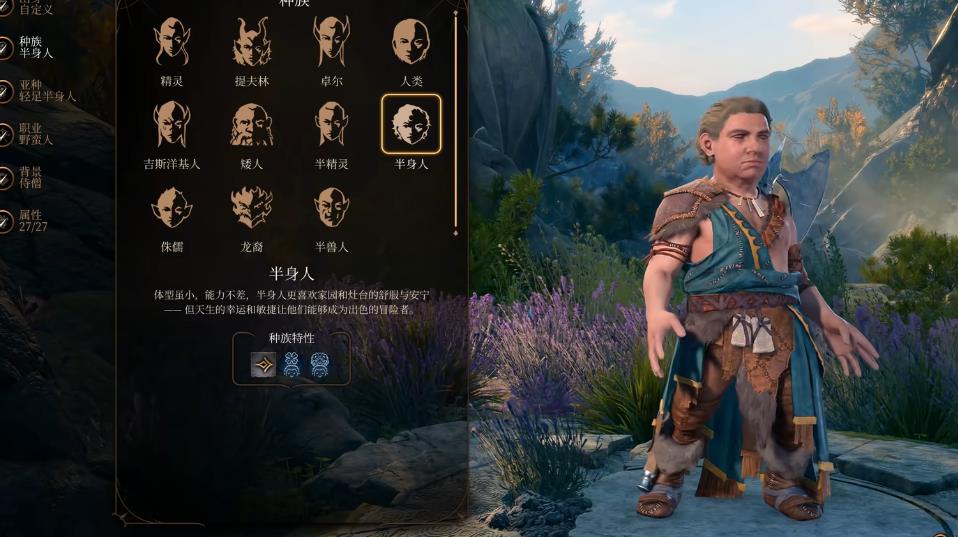The image size is (958, 537).
Task: Choose the 吉斯洋基人 (Githyanki) race
Action: tap(172, 125)
